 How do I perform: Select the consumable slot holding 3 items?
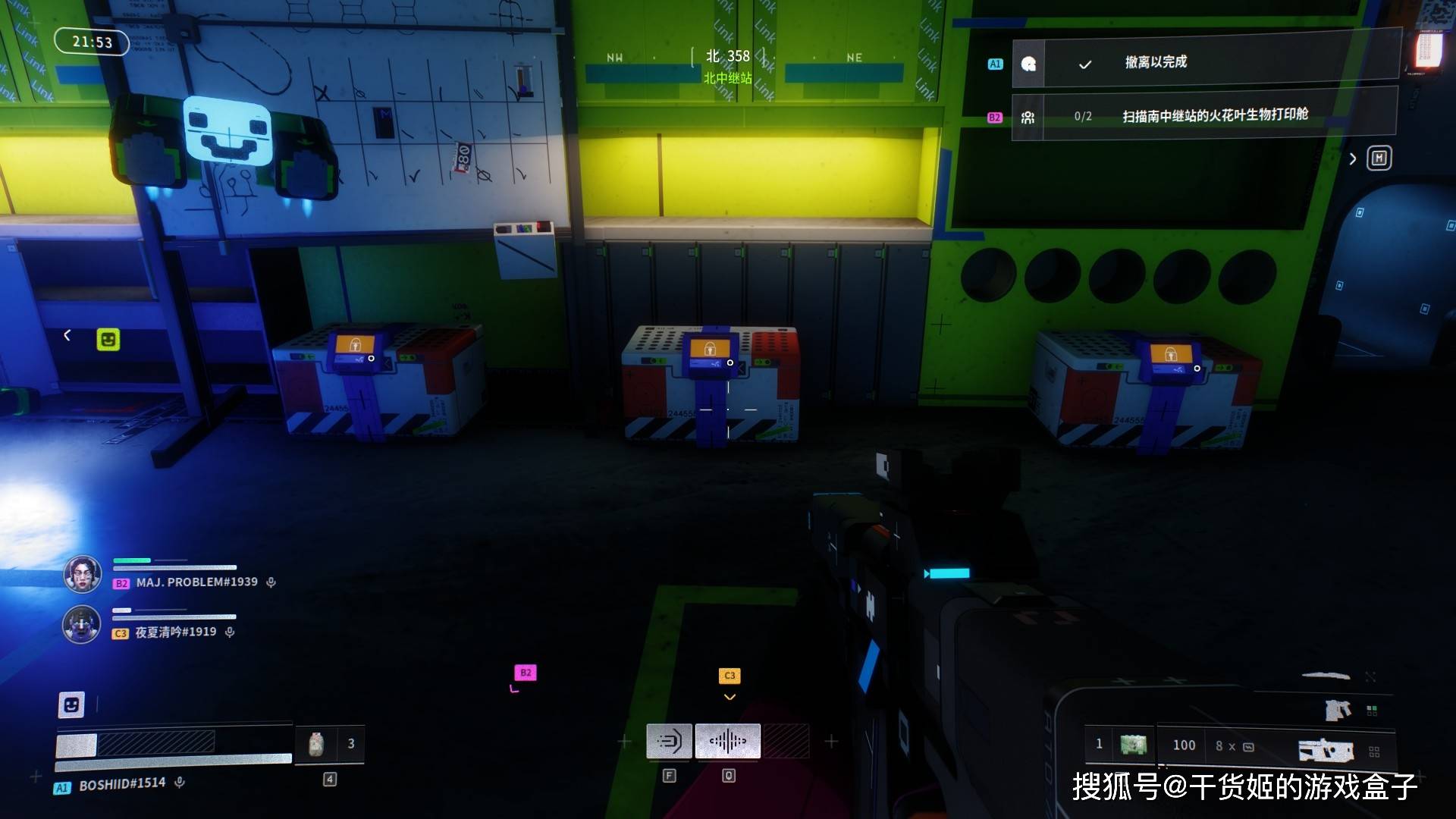(330, 744)
